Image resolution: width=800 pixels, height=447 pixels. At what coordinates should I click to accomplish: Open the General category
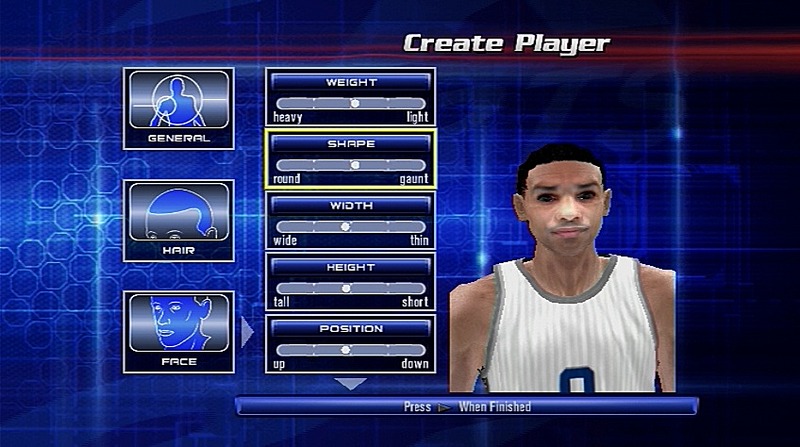click(x=178, y=108)
